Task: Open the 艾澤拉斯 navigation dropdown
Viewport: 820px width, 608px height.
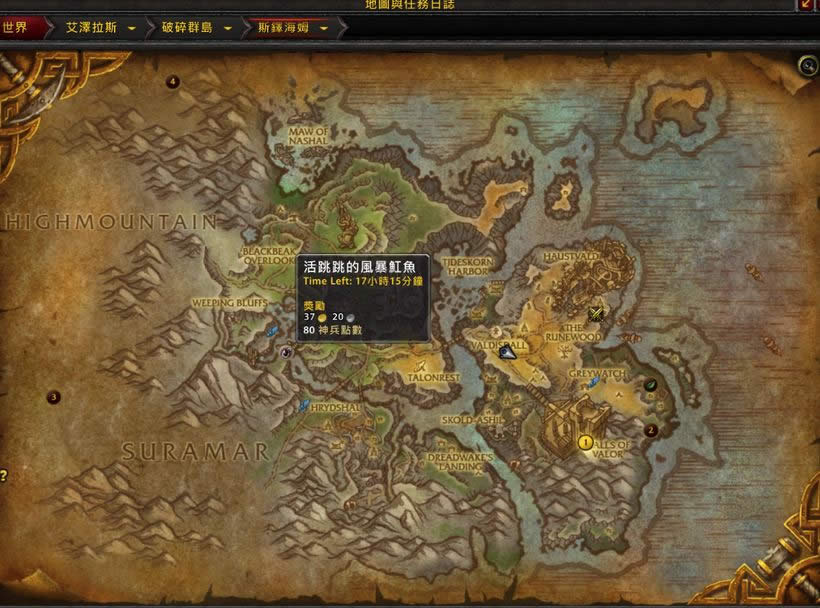Action: pyautogui.click(x=132, y=28)
